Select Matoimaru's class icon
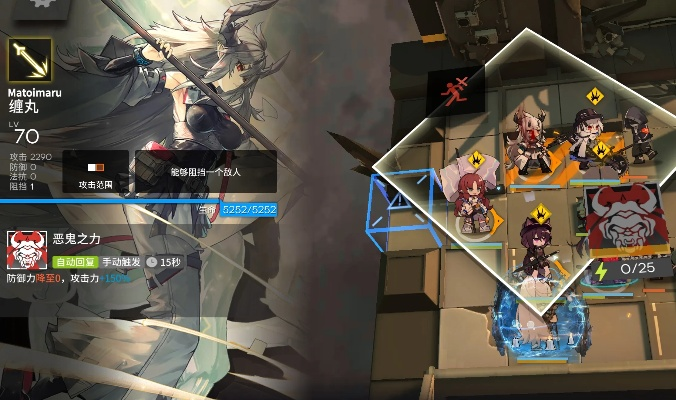 click(x=30, y=61)
